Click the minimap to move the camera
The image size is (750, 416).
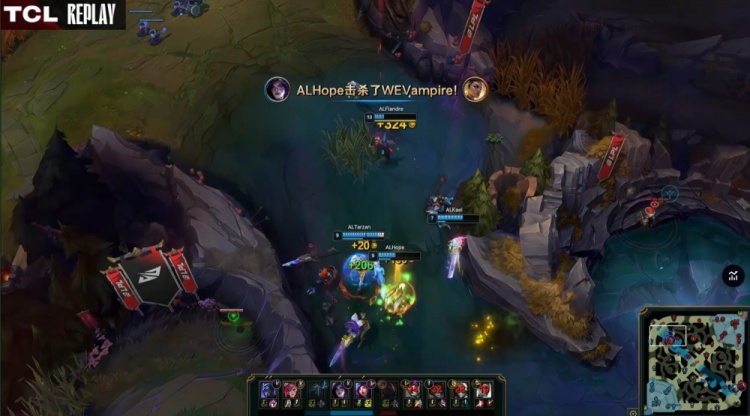pos(694,360)
